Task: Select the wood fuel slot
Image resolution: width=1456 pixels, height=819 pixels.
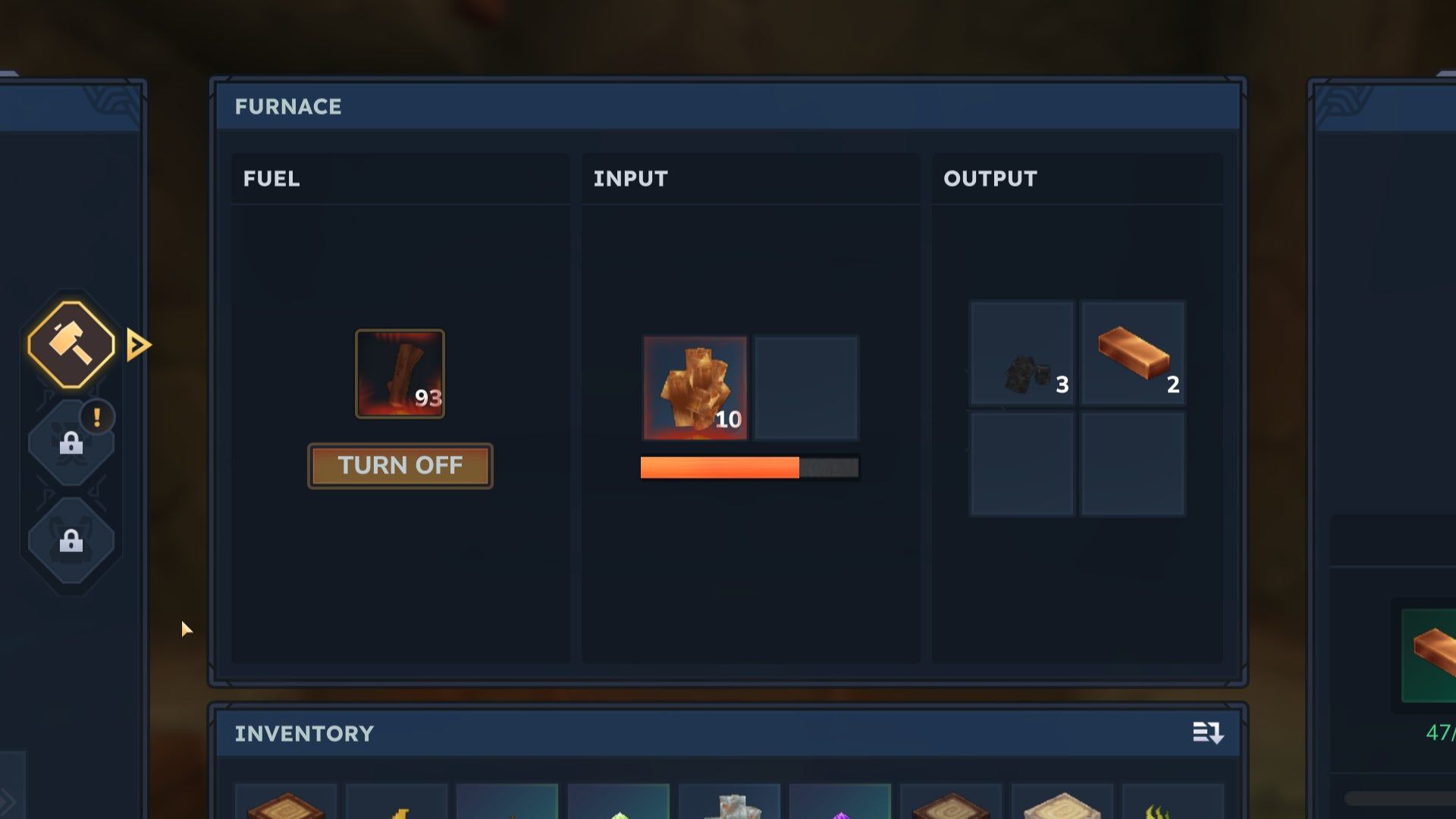Action: click(400, 373)
